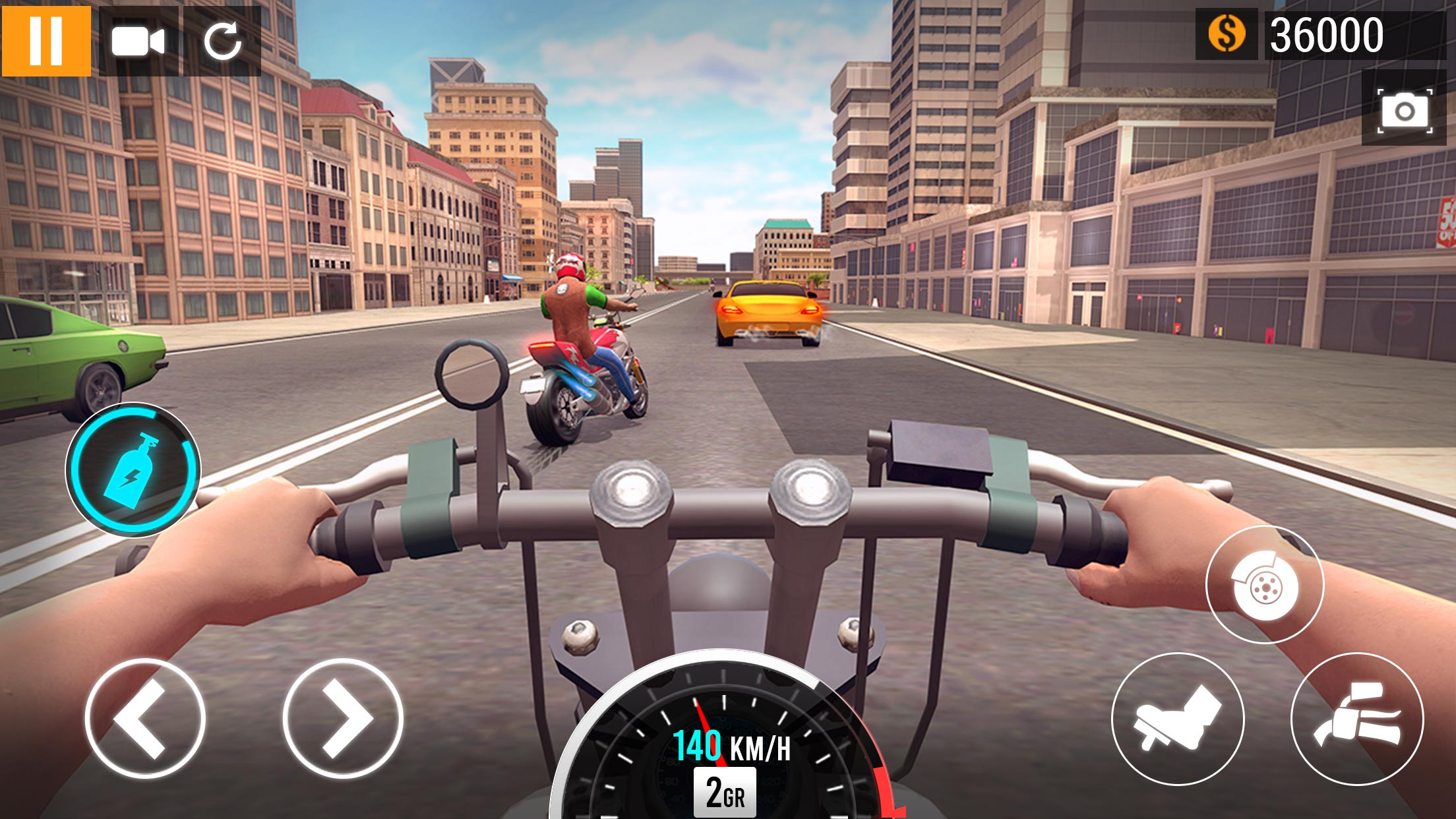Restart using the circular arrow button
Screen dimensions: 1456x819
point(222,42)
